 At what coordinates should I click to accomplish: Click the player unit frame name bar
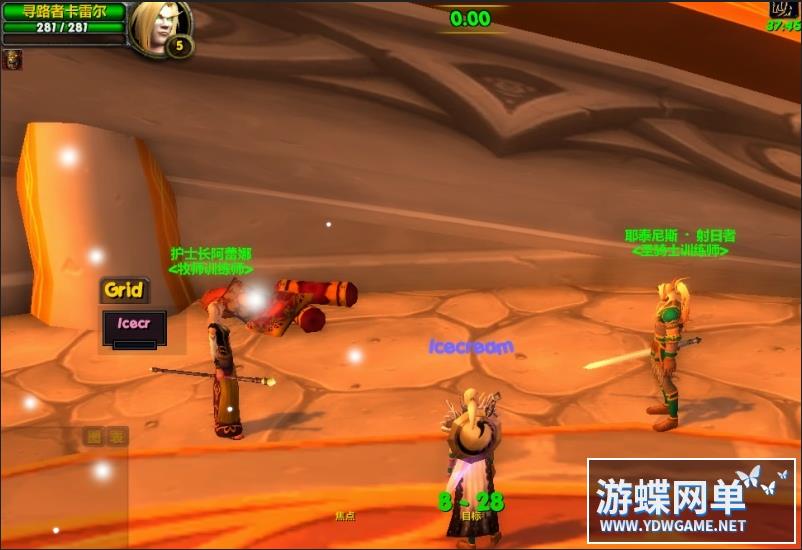coord(63,11)
